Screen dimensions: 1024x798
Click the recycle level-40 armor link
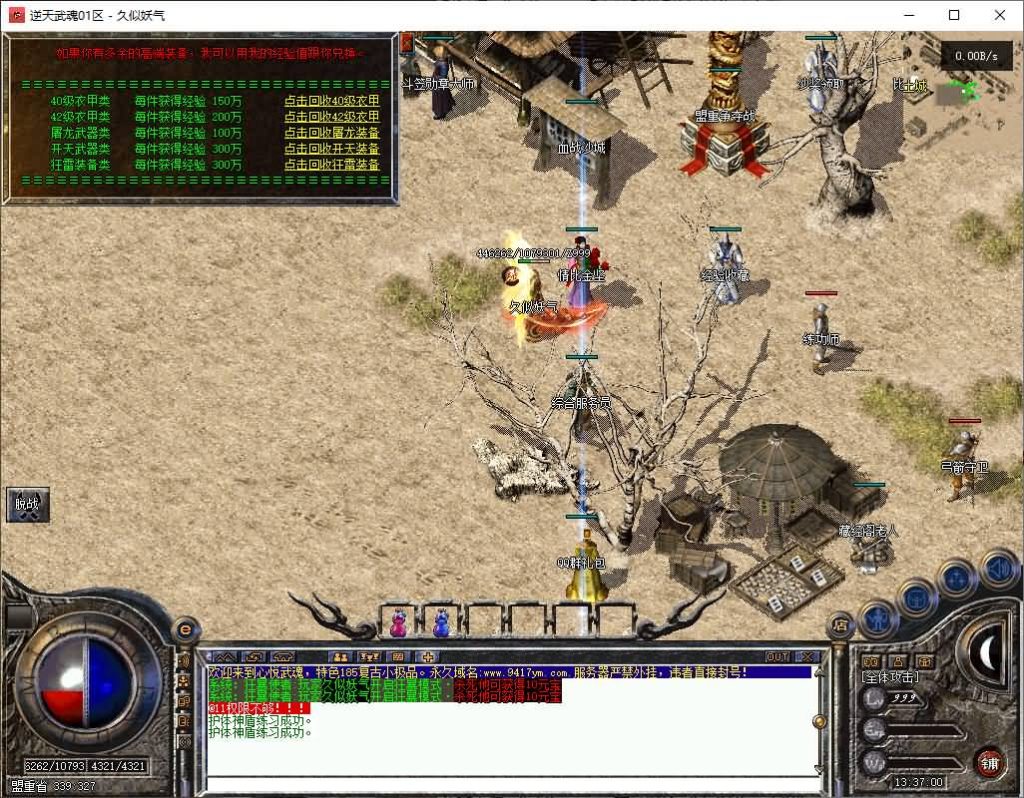[x=331, y=101]
